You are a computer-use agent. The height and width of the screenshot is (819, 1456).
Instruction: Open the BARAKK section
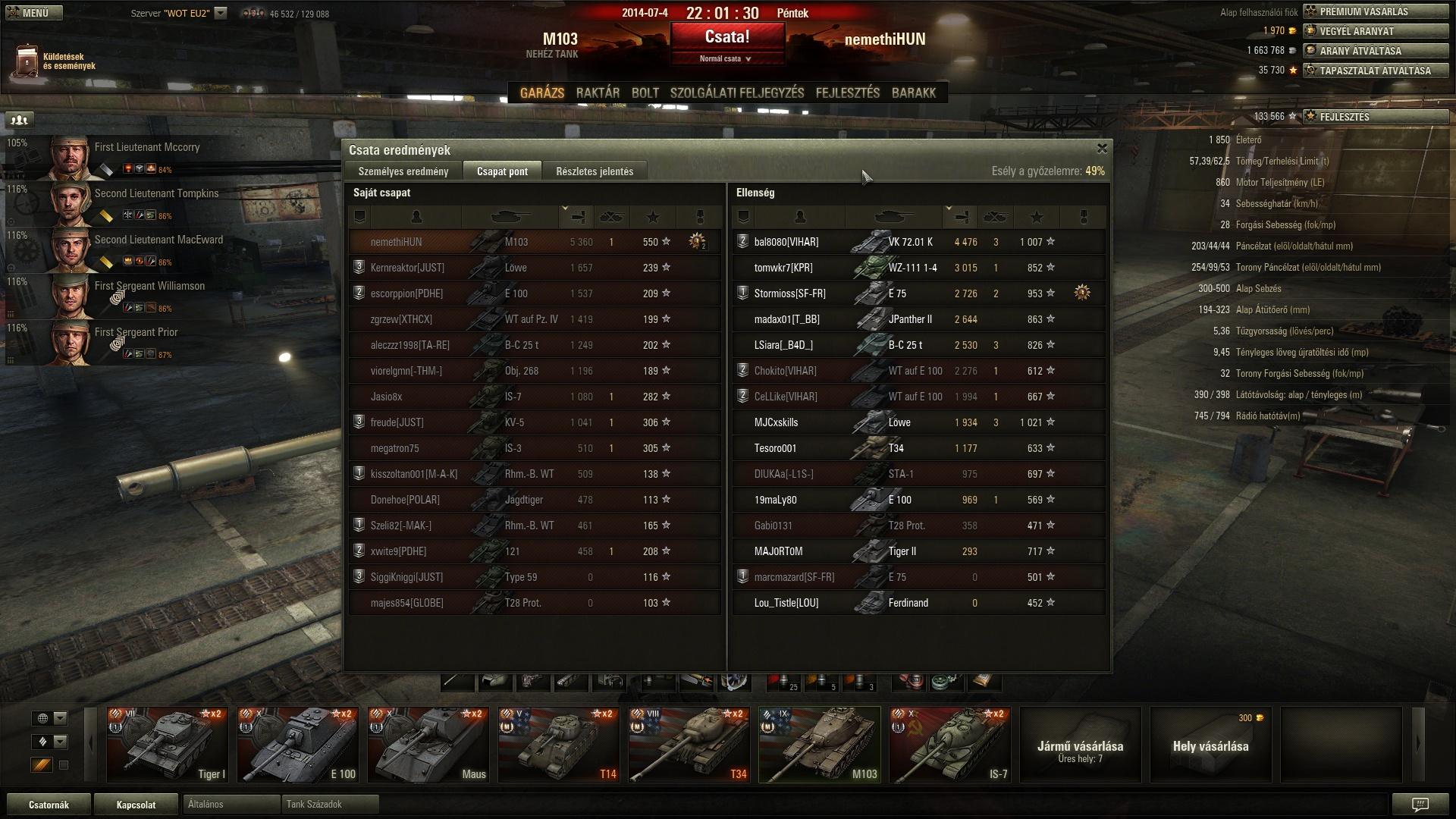[x=913, y=93]
